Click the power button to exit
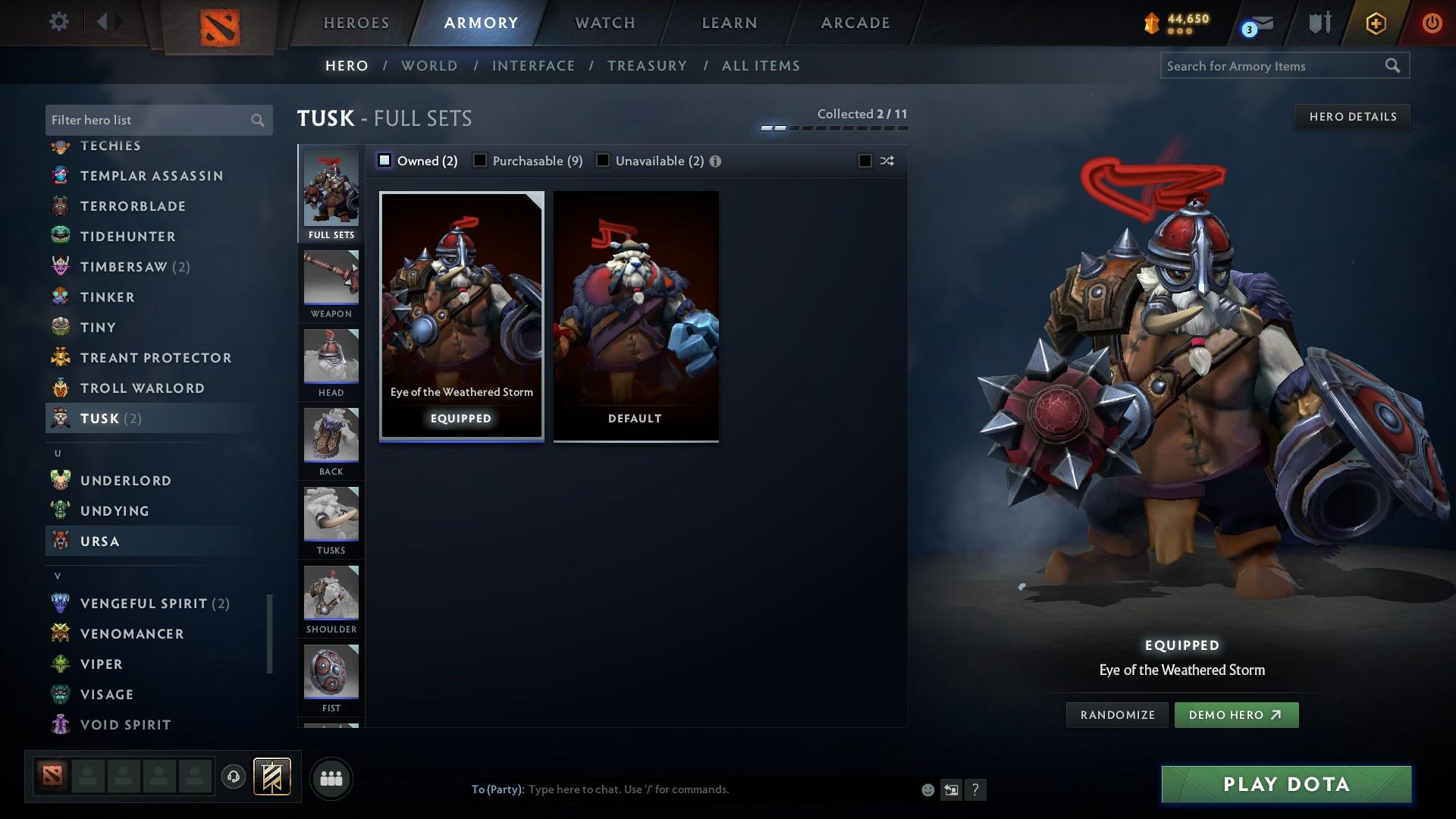Viewport: 1456px width, 819px height. point(1432,22)
